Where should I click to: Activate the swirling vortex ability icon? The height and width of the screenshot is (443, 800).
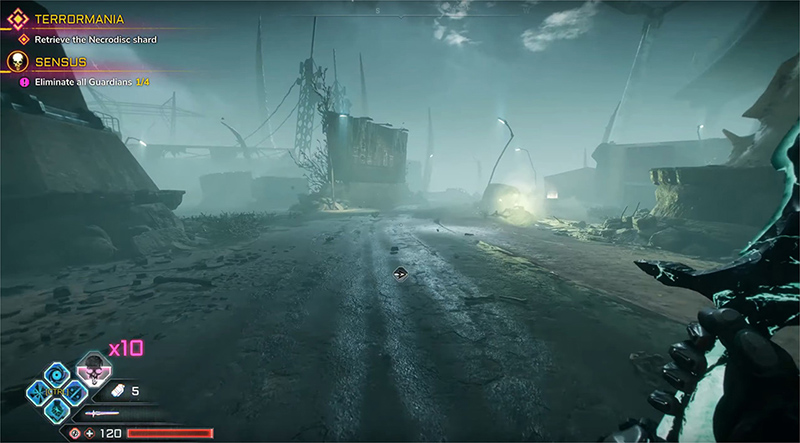tap(57, 374)
